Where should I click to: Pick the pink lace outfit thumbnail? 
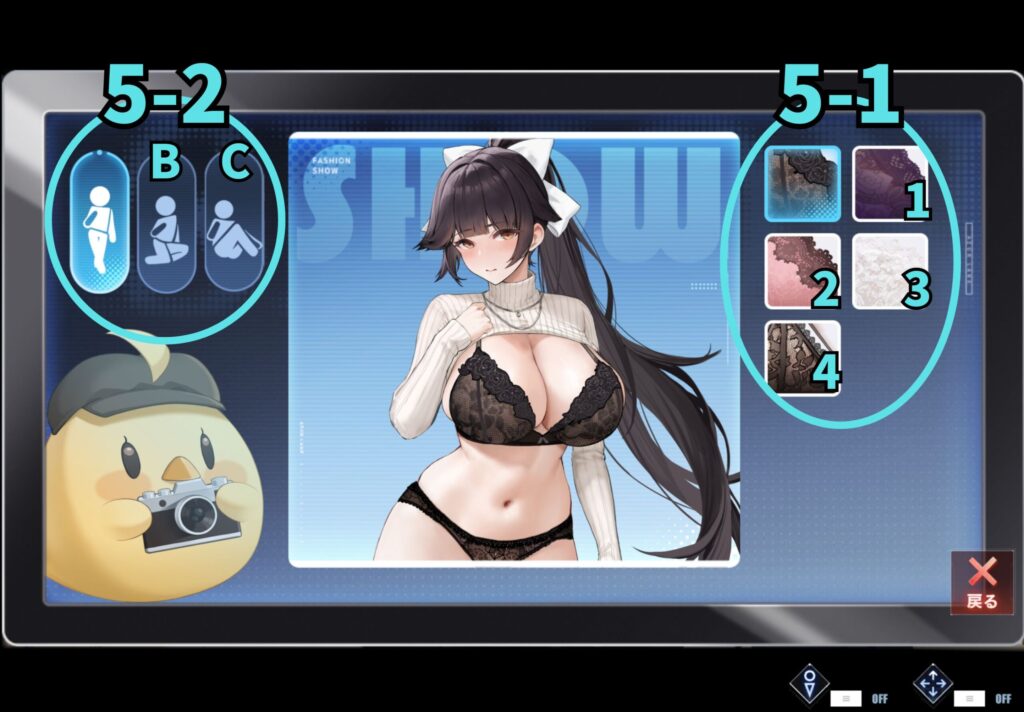click(803, 270)
